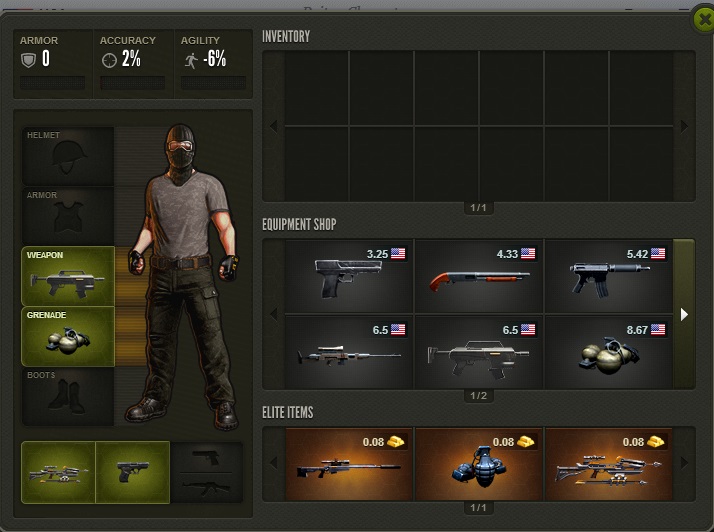Click the Inventory left arrow
This screenshot has width=714, height=532.
tap(274, 126)
